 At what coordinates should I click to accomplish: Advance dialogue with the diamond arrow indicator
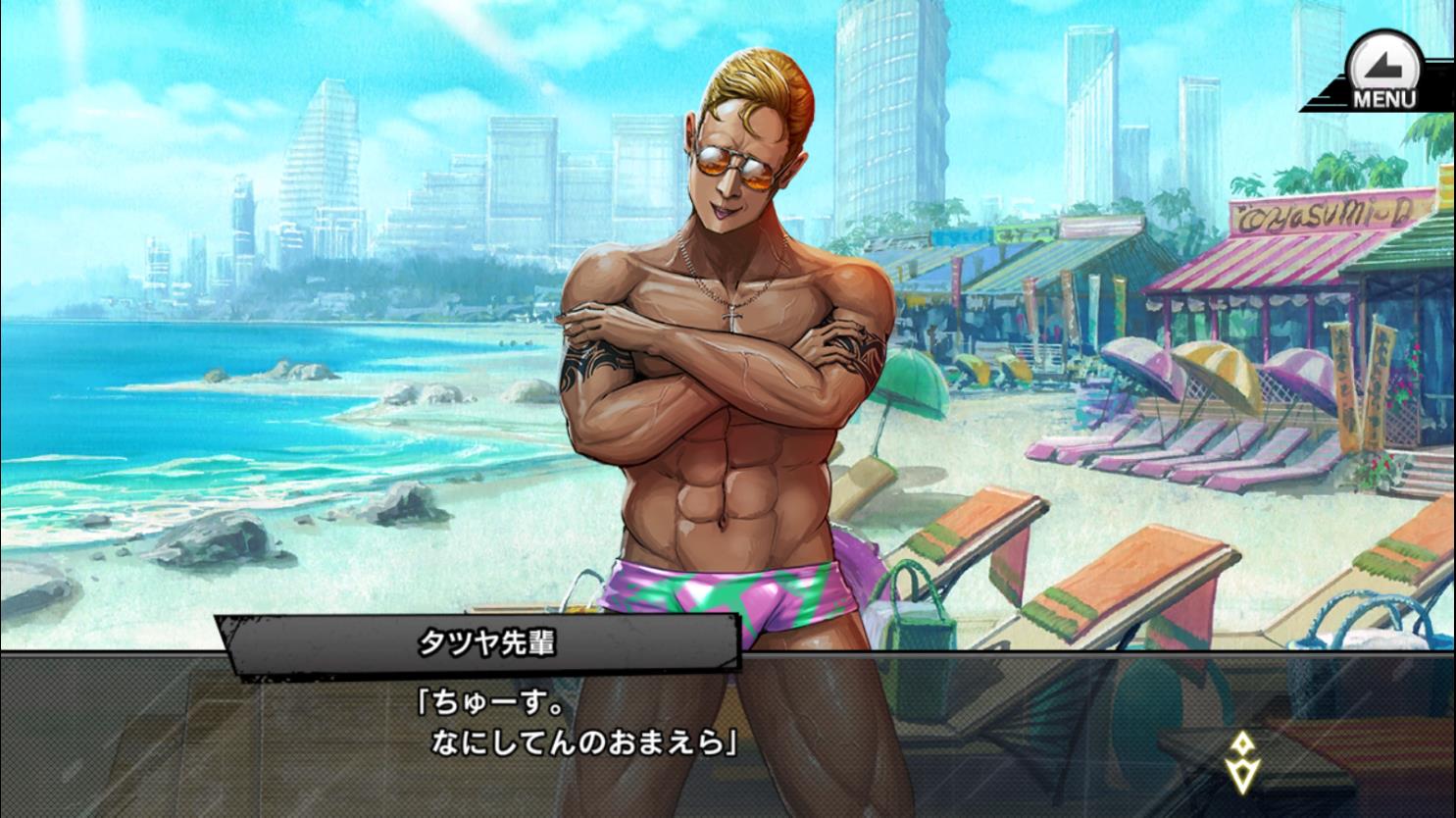1242,761
